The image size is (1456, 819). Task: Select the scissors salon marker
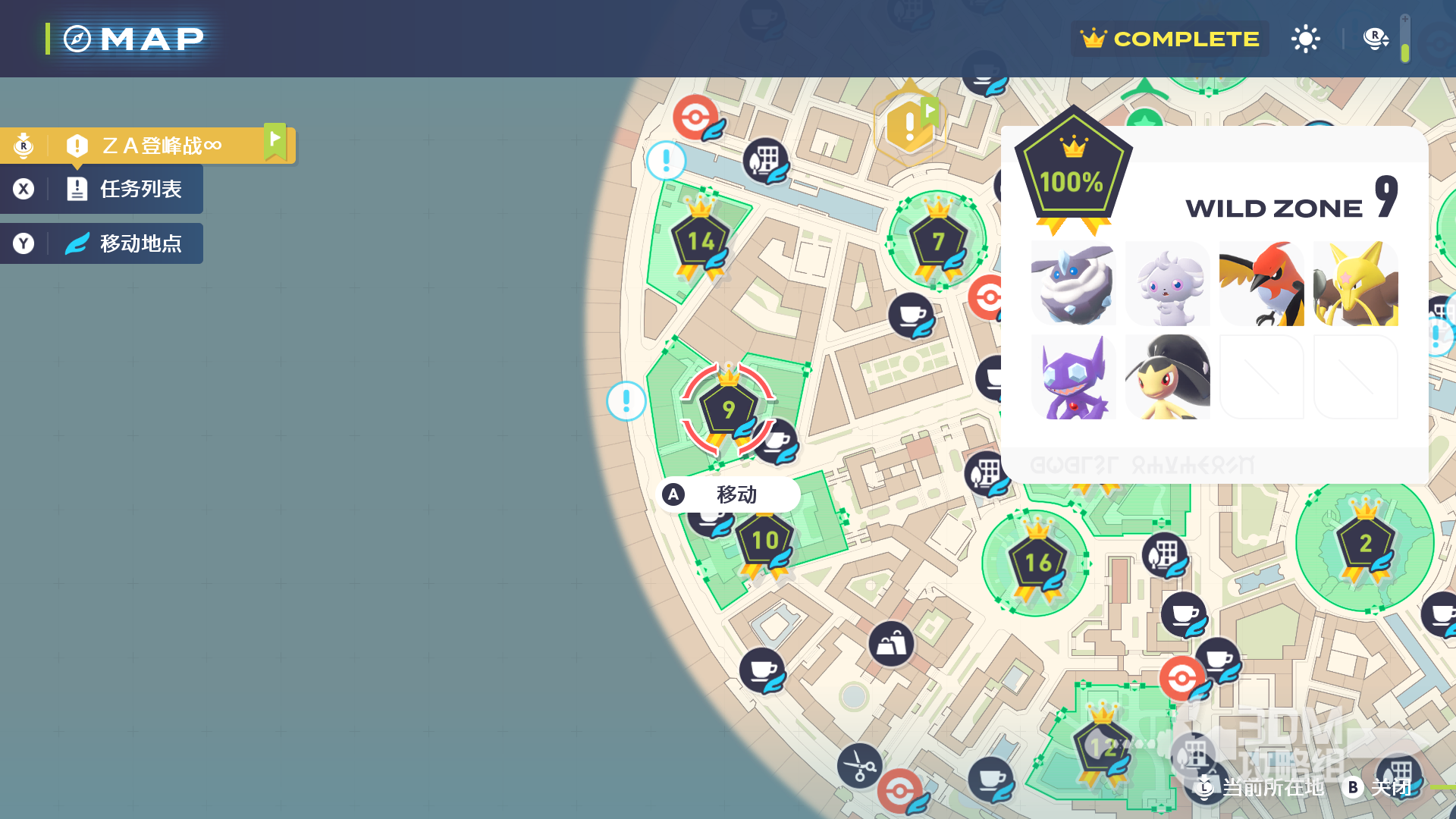pos(859,765)
